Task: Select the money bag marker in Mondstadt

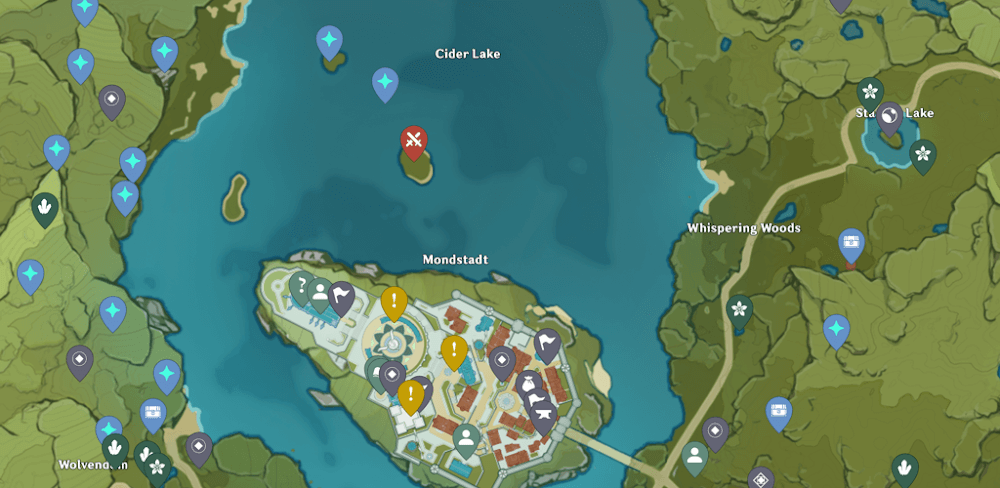Action: pyautogui.click(x=528, y=384)
